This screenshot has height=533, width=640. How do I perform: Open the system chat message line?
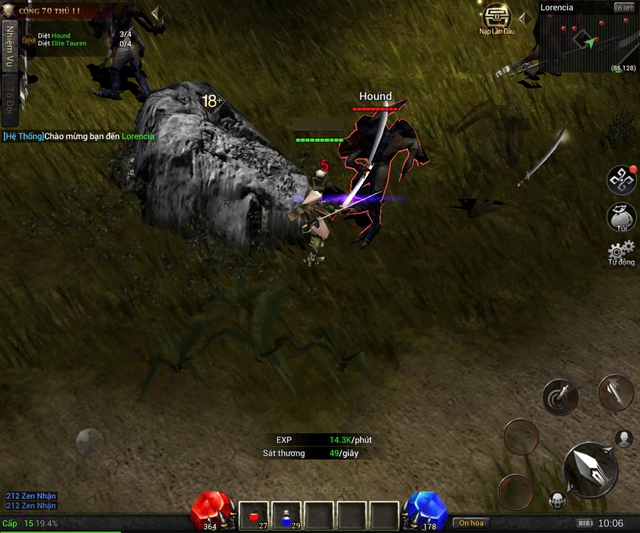click(78, 136)
